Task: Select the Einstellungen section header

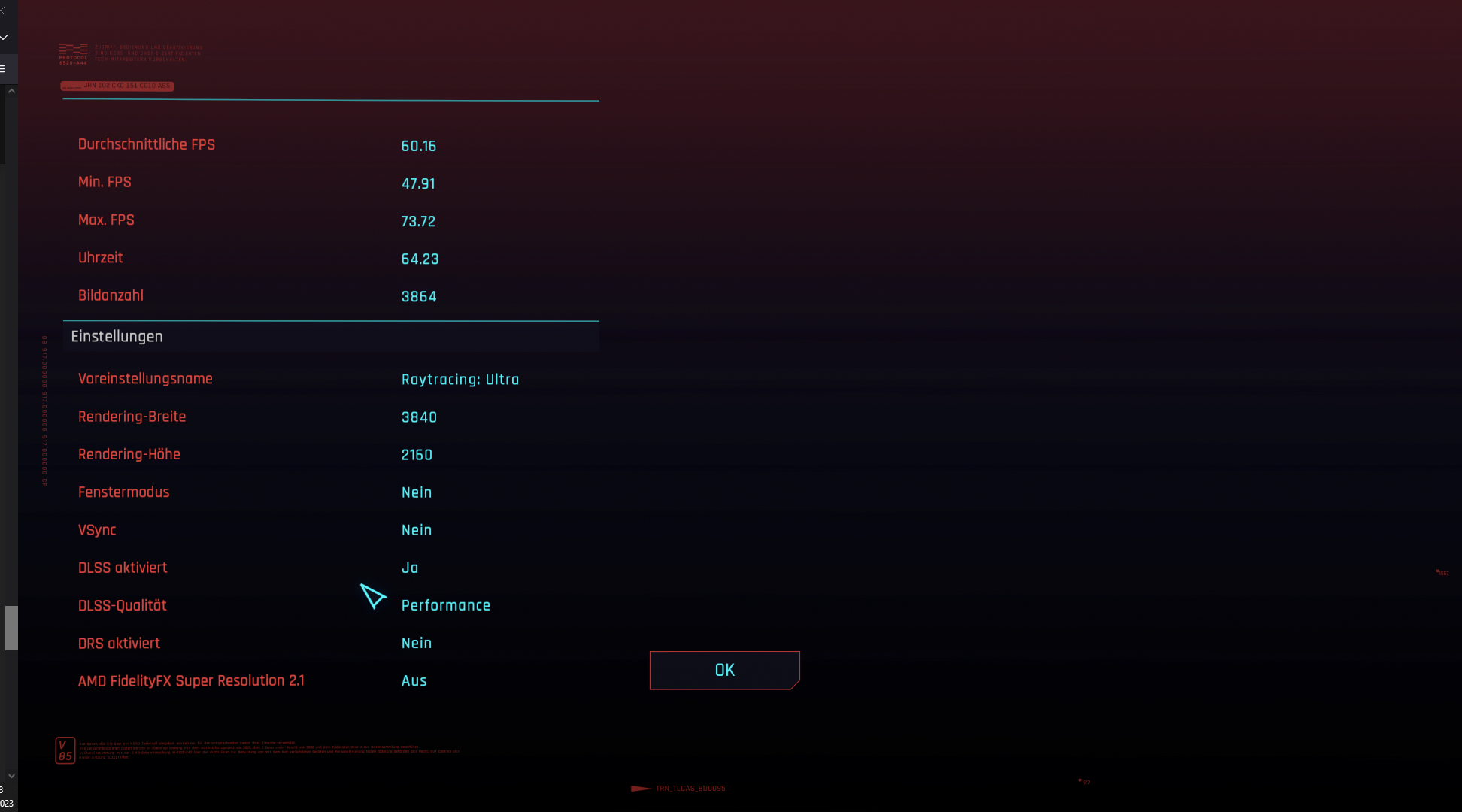Action: [117, 336]
